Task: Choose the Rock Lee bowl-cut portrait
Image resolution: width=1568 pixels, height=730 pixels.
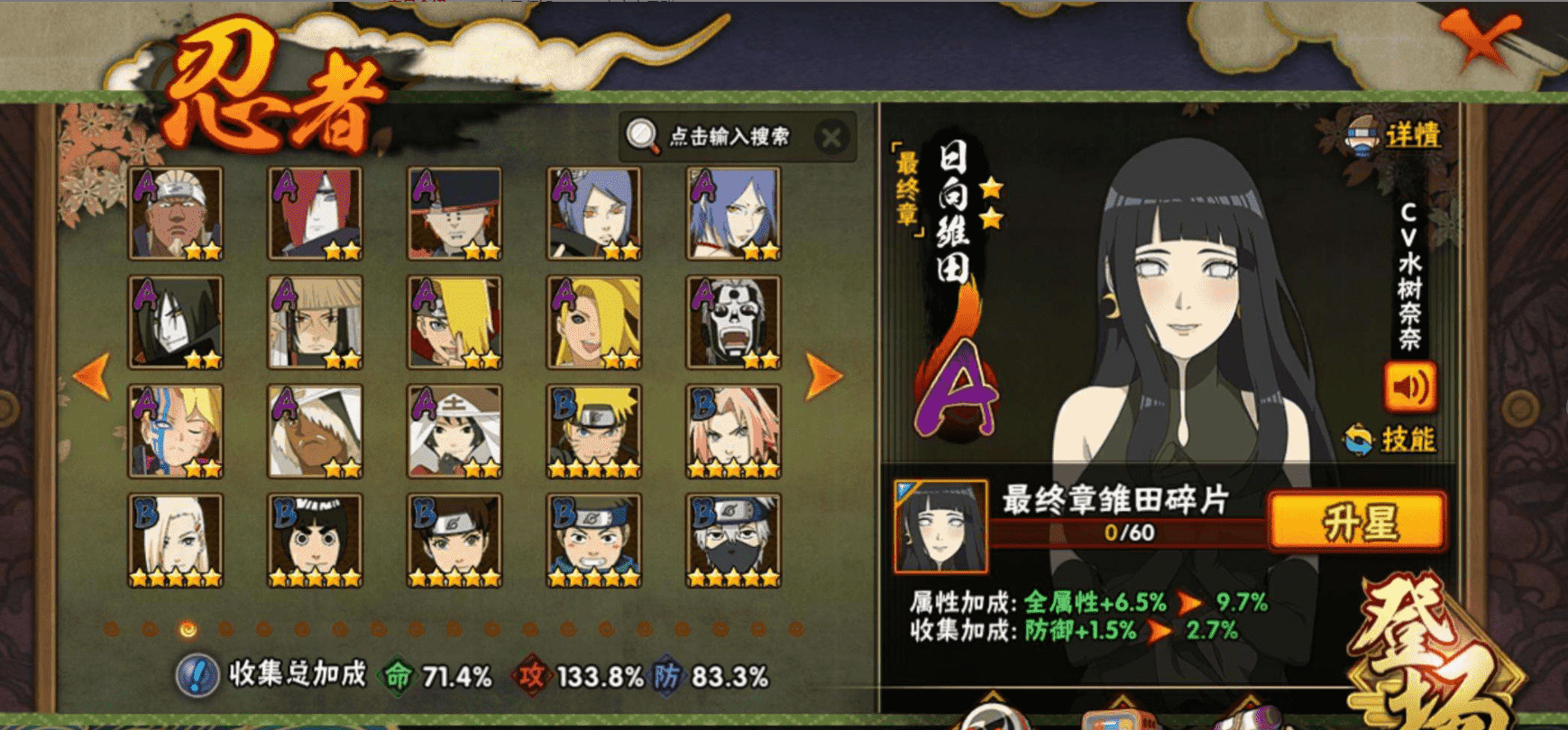Action: pos(315,541)
